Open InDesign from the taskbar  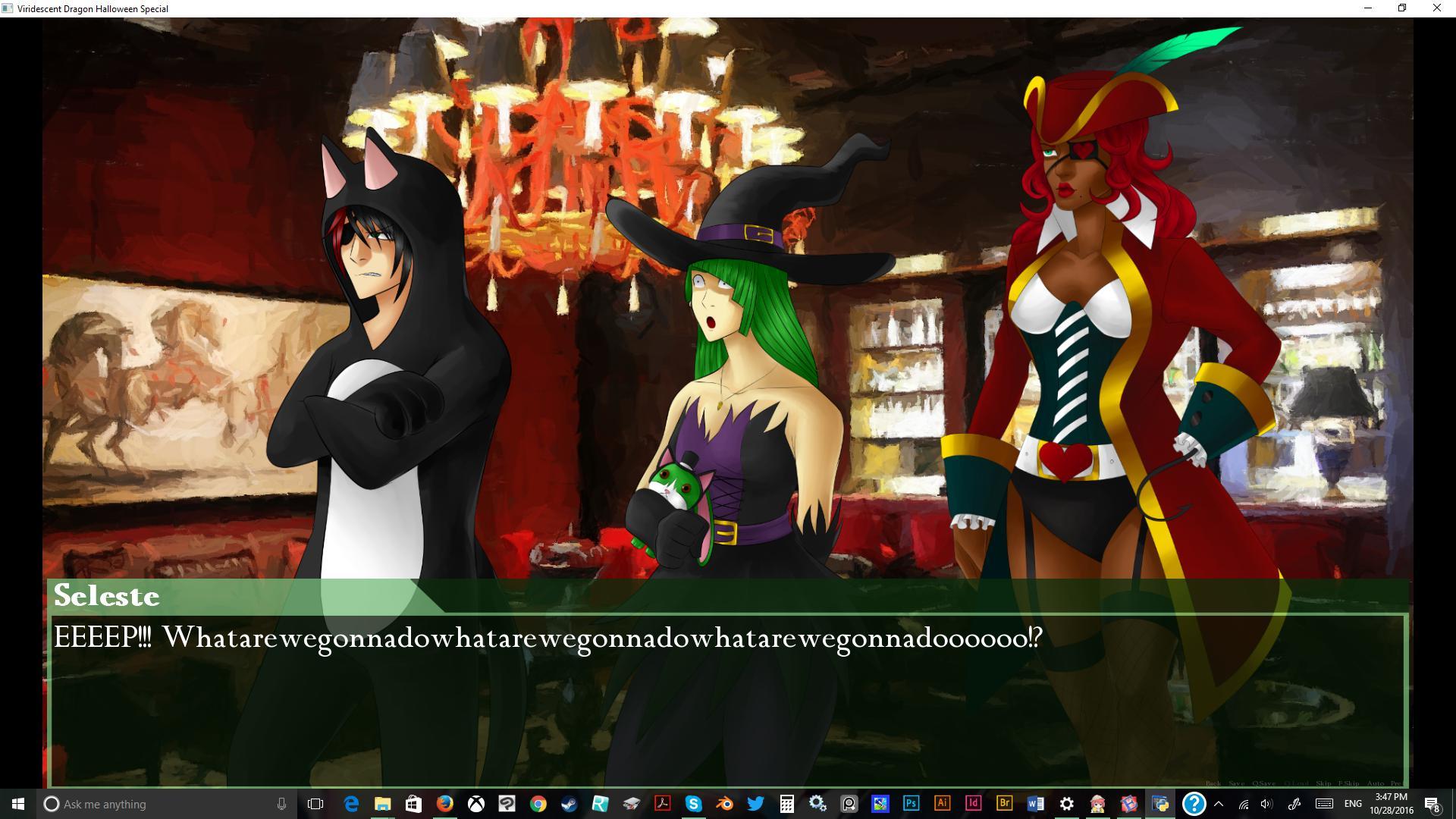point(973,805)
